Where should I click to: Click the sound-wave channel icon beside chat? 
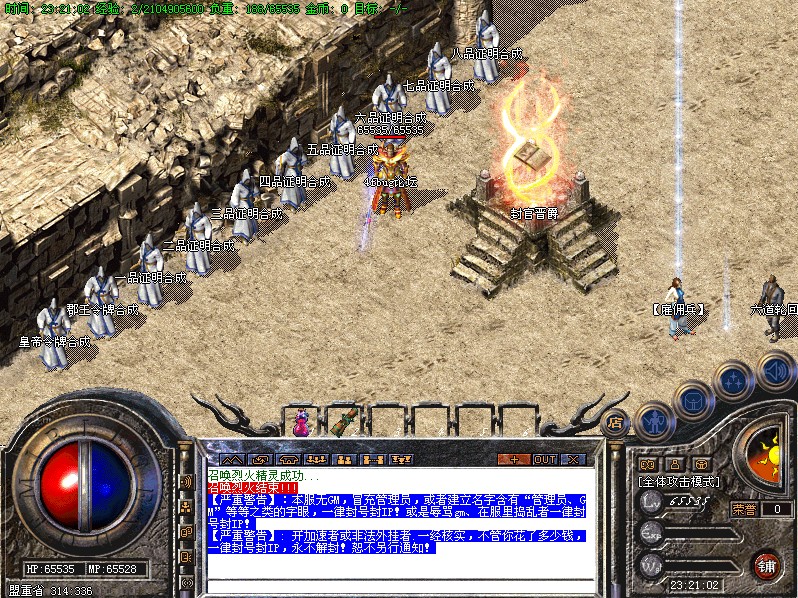(186, 482)
